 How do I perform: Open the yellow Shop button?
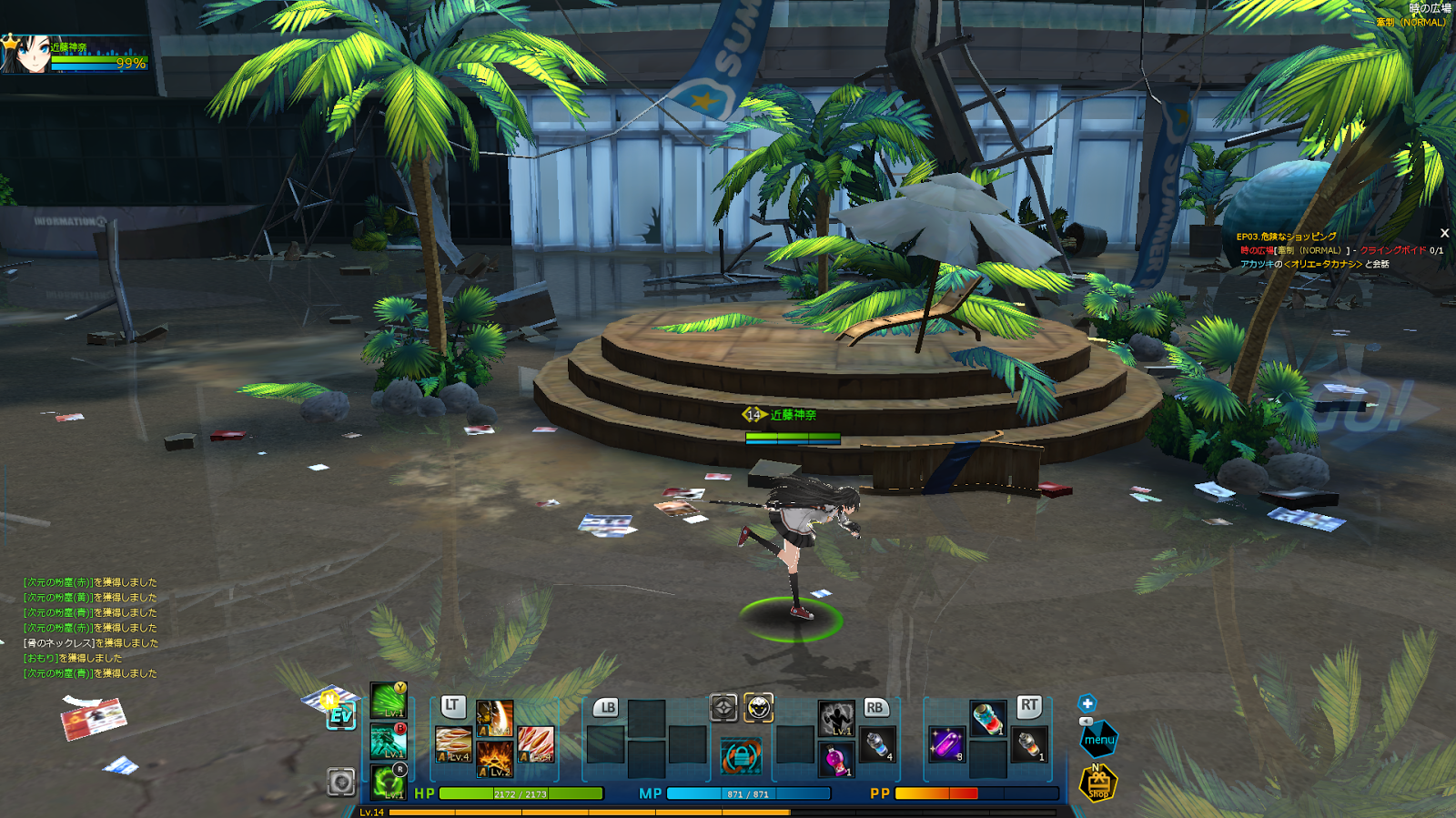pos(1098,783)
